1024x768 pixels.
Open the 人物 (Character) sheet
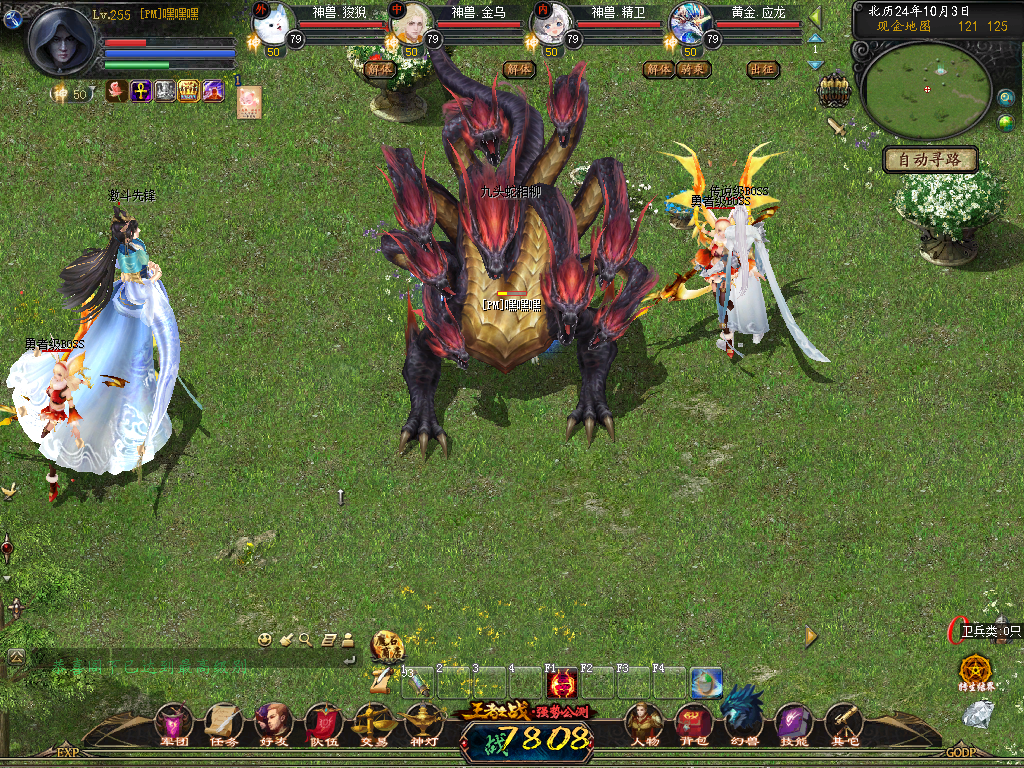click(x=644, y=722)
